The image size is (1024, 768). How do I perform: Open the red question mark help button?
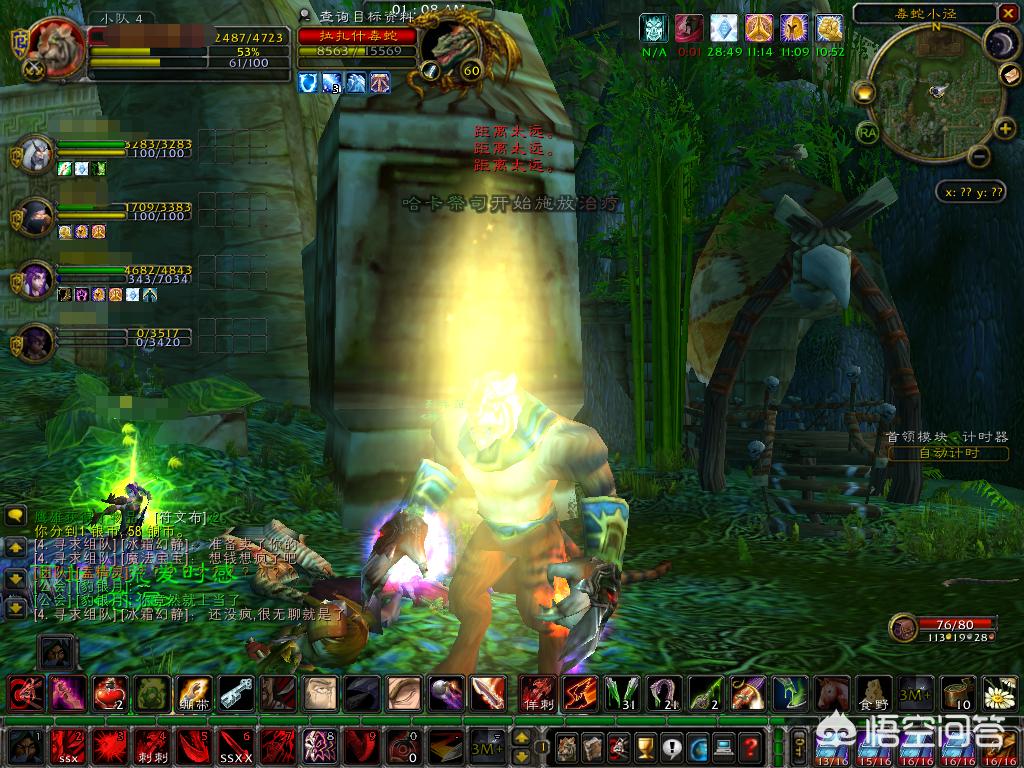click(752, 746)
